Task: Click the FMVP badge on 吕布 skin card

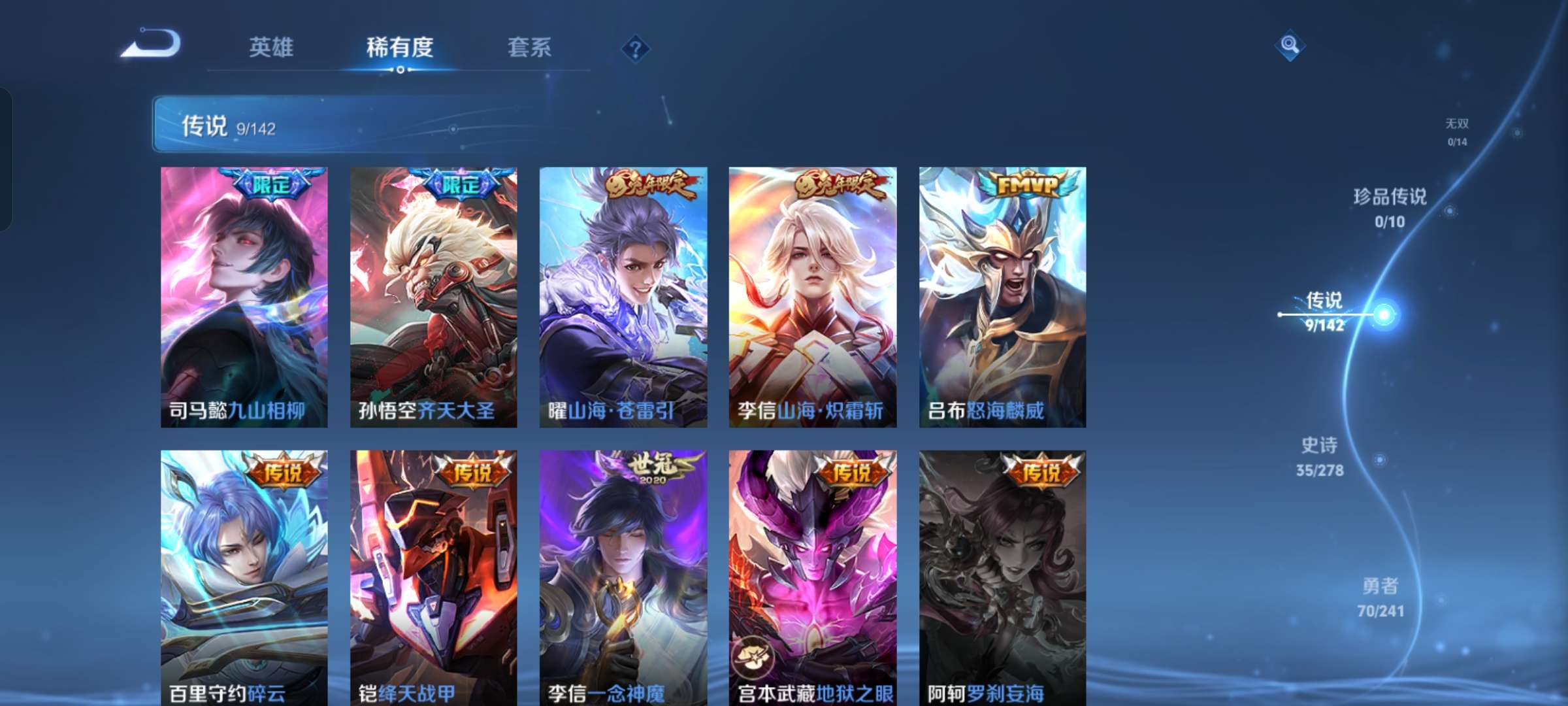Action: click(x=1029, y=185)
